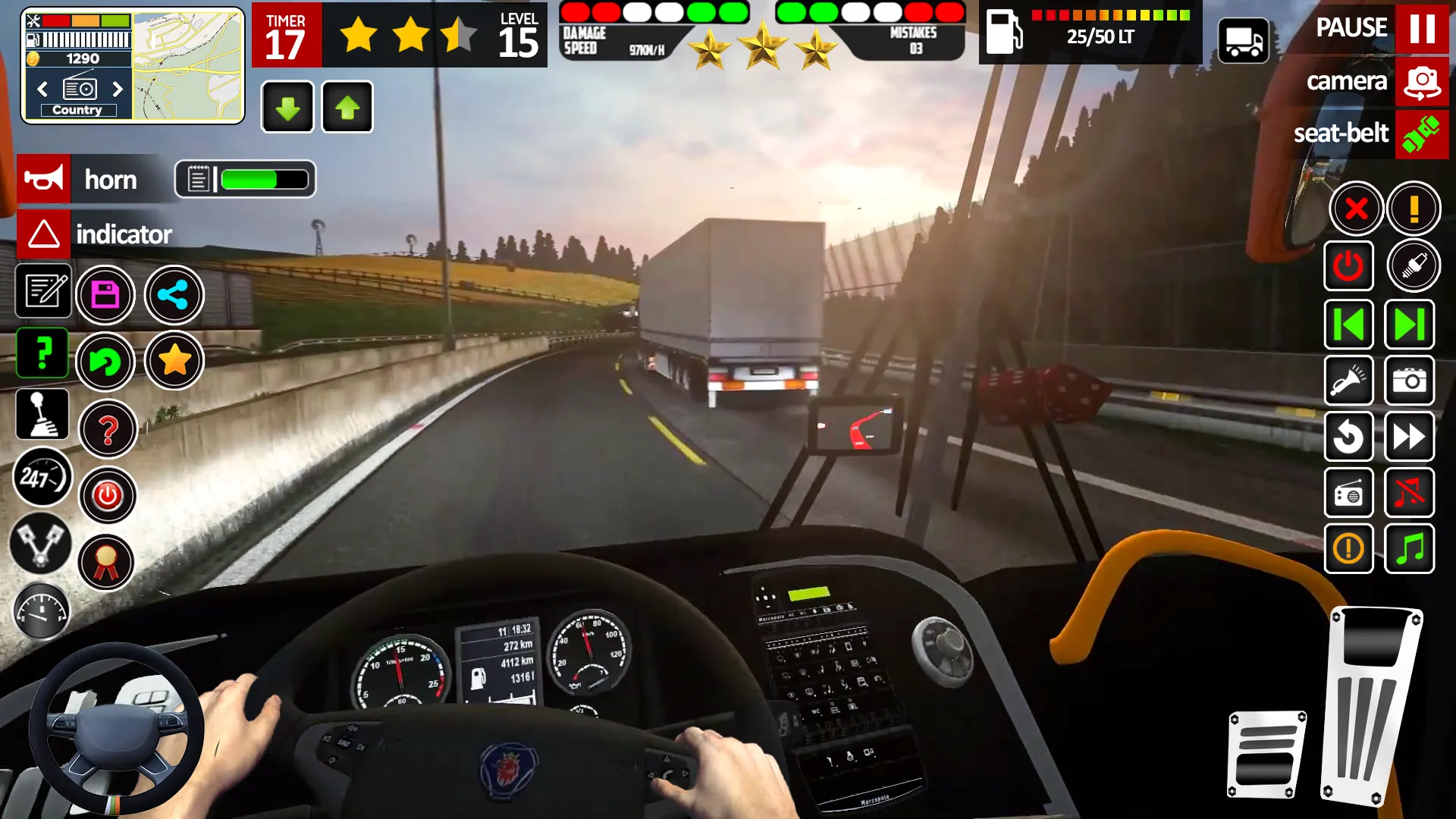Screen dimensions: 1456x819
Task: View achievements via medal icon
Action: click(108, 563)
